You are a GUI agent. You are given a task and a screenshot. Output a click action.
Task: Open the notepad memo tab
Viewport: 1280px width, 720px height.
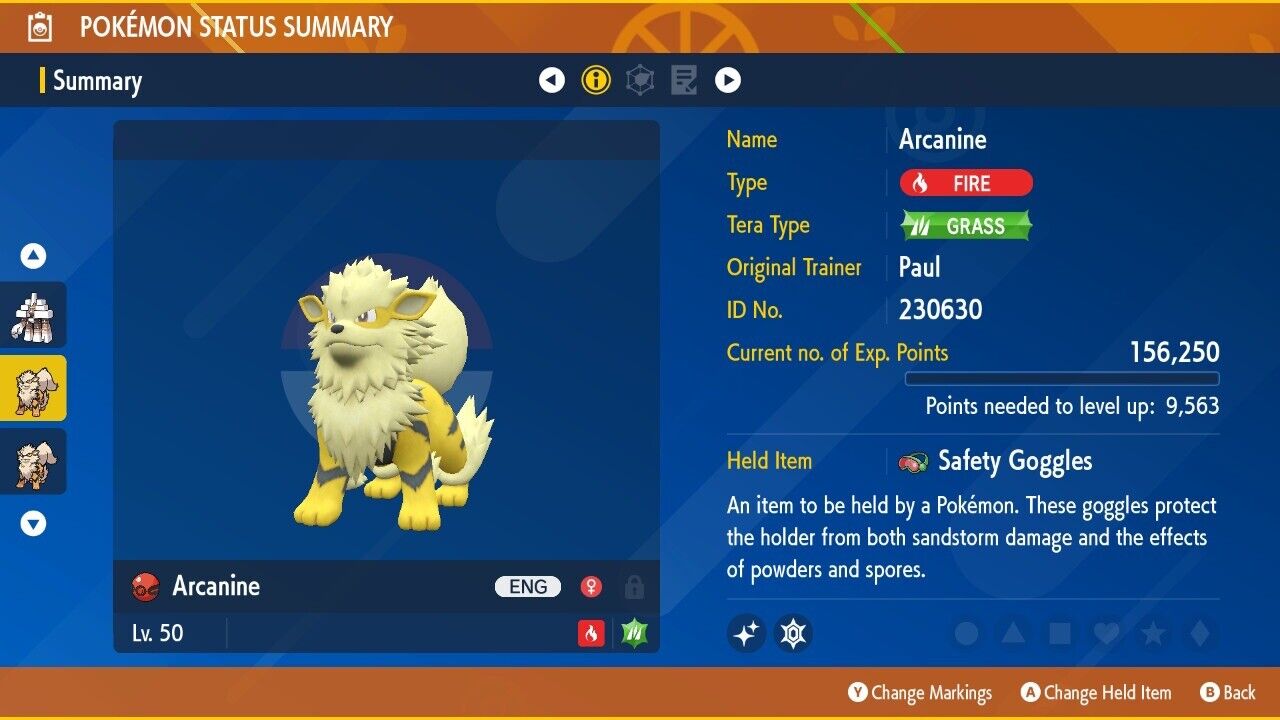pos(684,80)
